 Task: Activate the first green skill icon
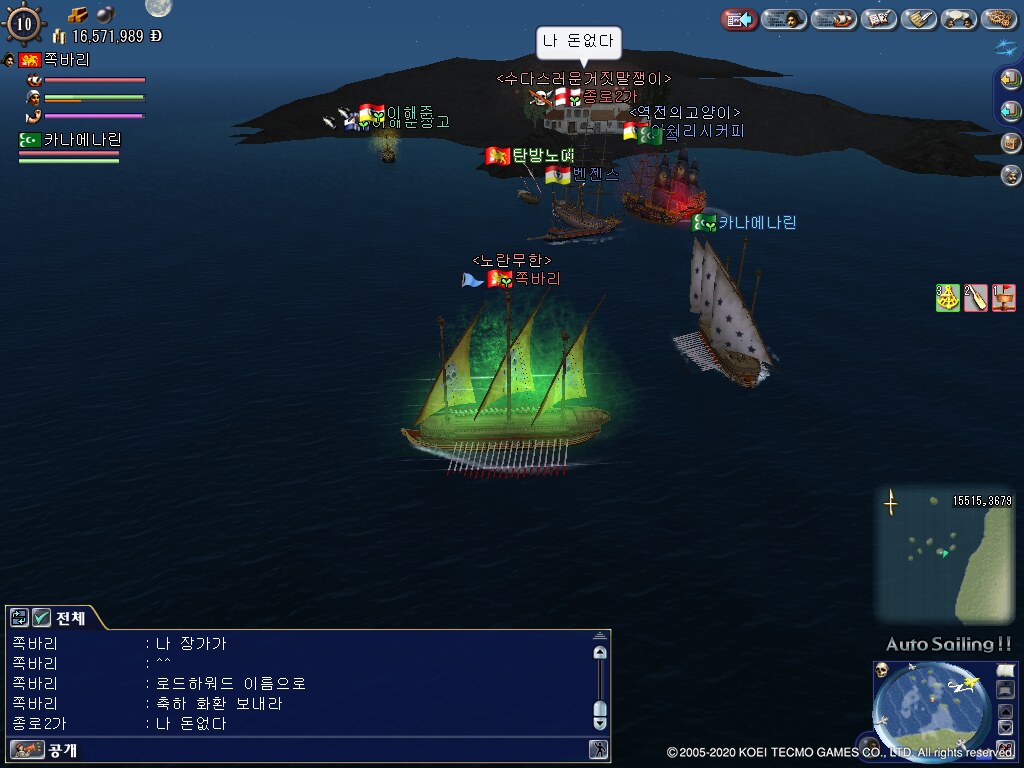click(x=947, y=298)
